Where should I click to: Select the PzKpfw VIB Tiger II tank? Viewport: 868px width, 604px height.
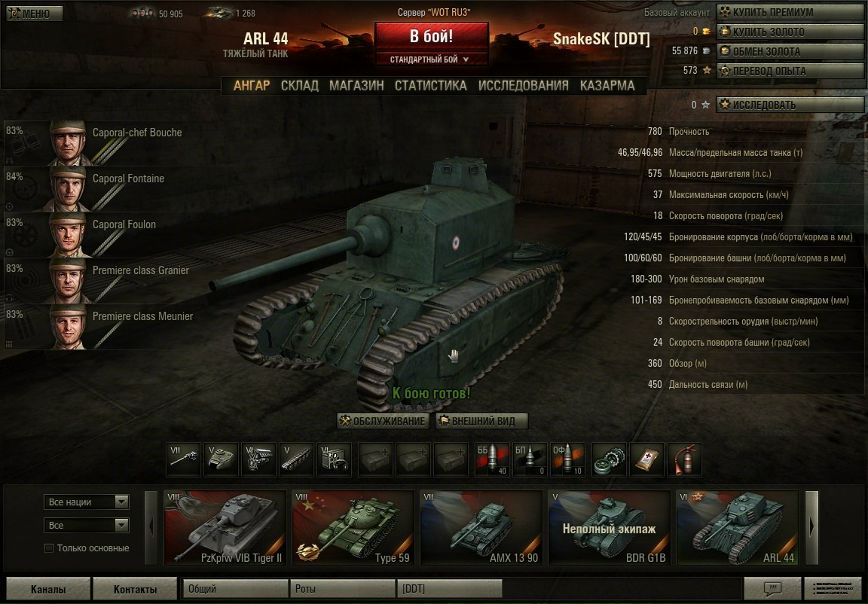pos(224,528)
